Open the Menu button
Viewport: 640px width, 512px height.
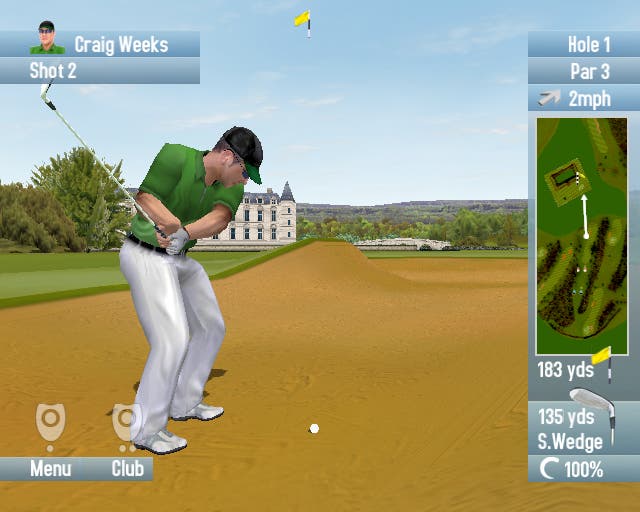(50, 468)
